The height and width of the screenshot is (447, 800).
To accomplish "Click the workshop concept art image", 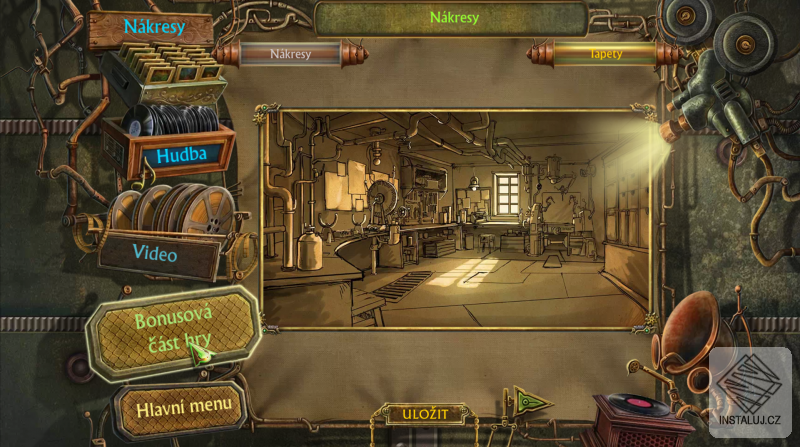I will click(455, 220).
